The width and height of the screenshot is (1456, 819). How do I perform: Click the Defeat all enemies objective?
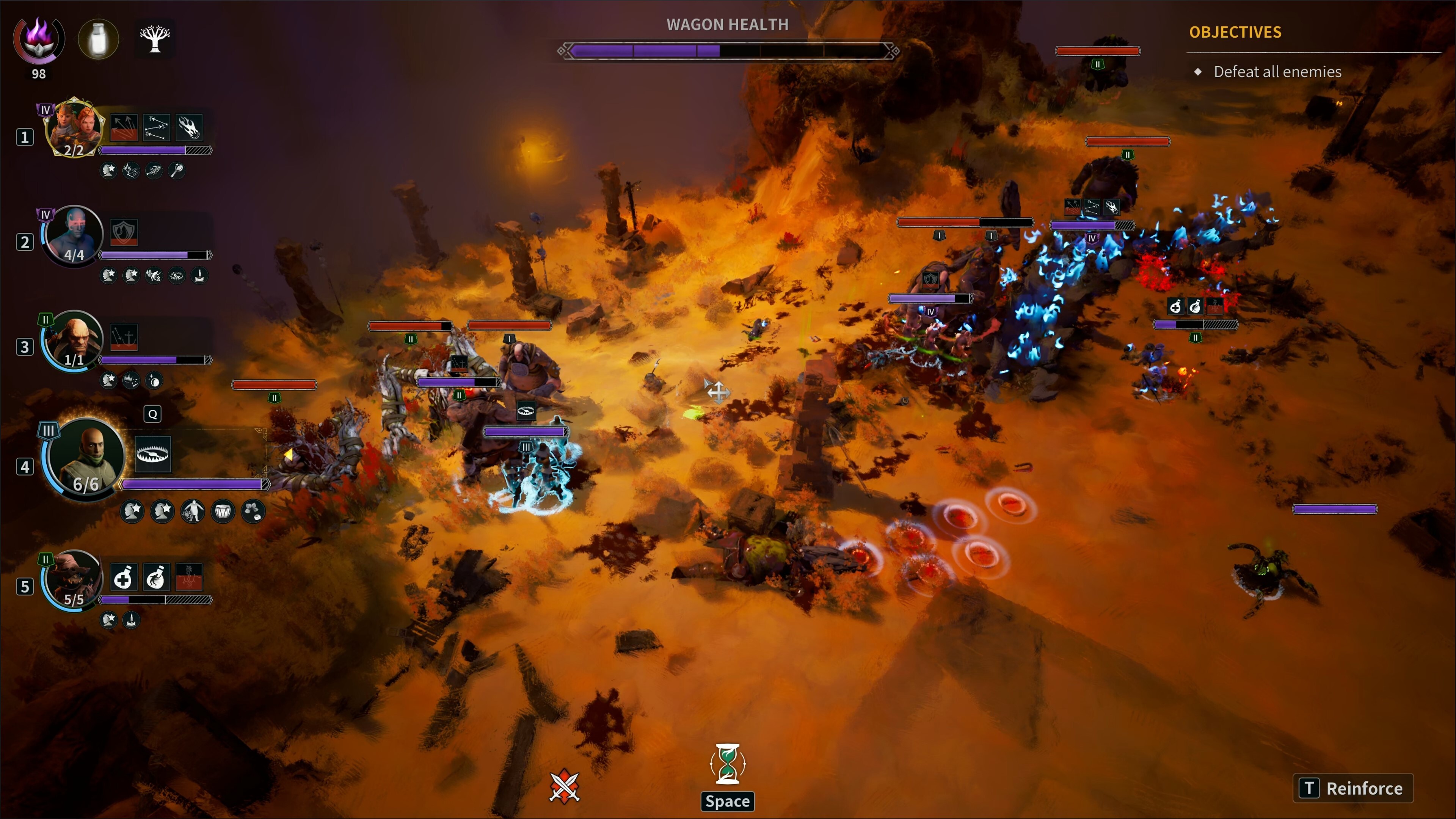tap(1277, 72)
